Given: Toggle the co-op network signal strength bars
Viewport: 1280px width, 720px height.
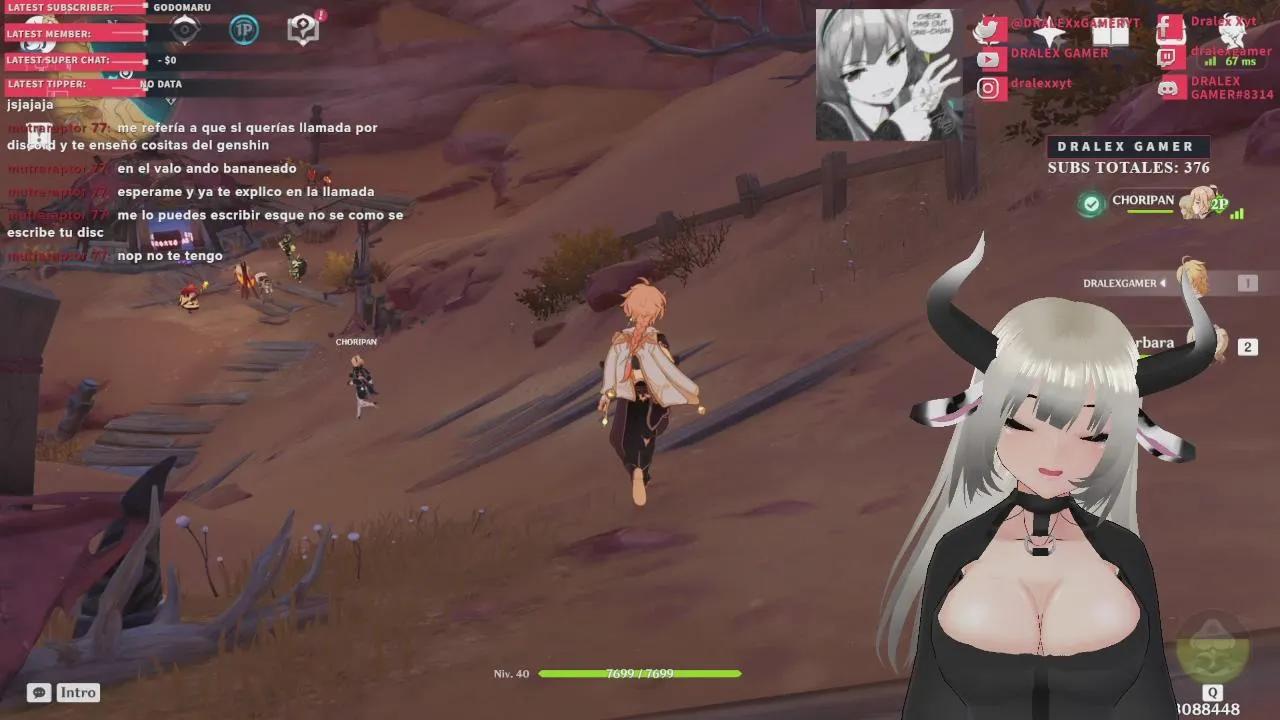Looking at the screenshot, I should (1237, 215).
